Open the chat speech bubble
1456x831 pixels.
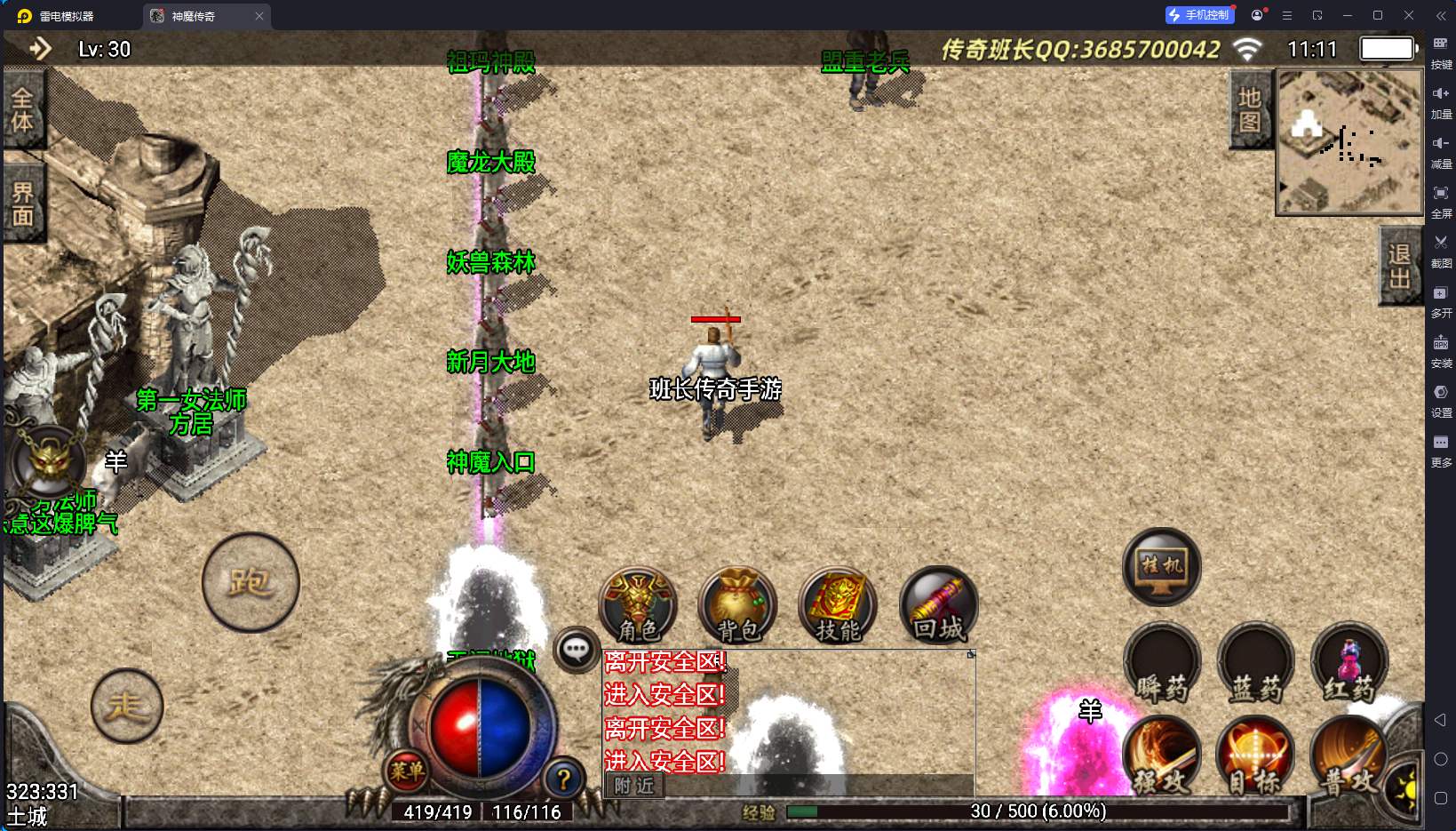[576, 650]
